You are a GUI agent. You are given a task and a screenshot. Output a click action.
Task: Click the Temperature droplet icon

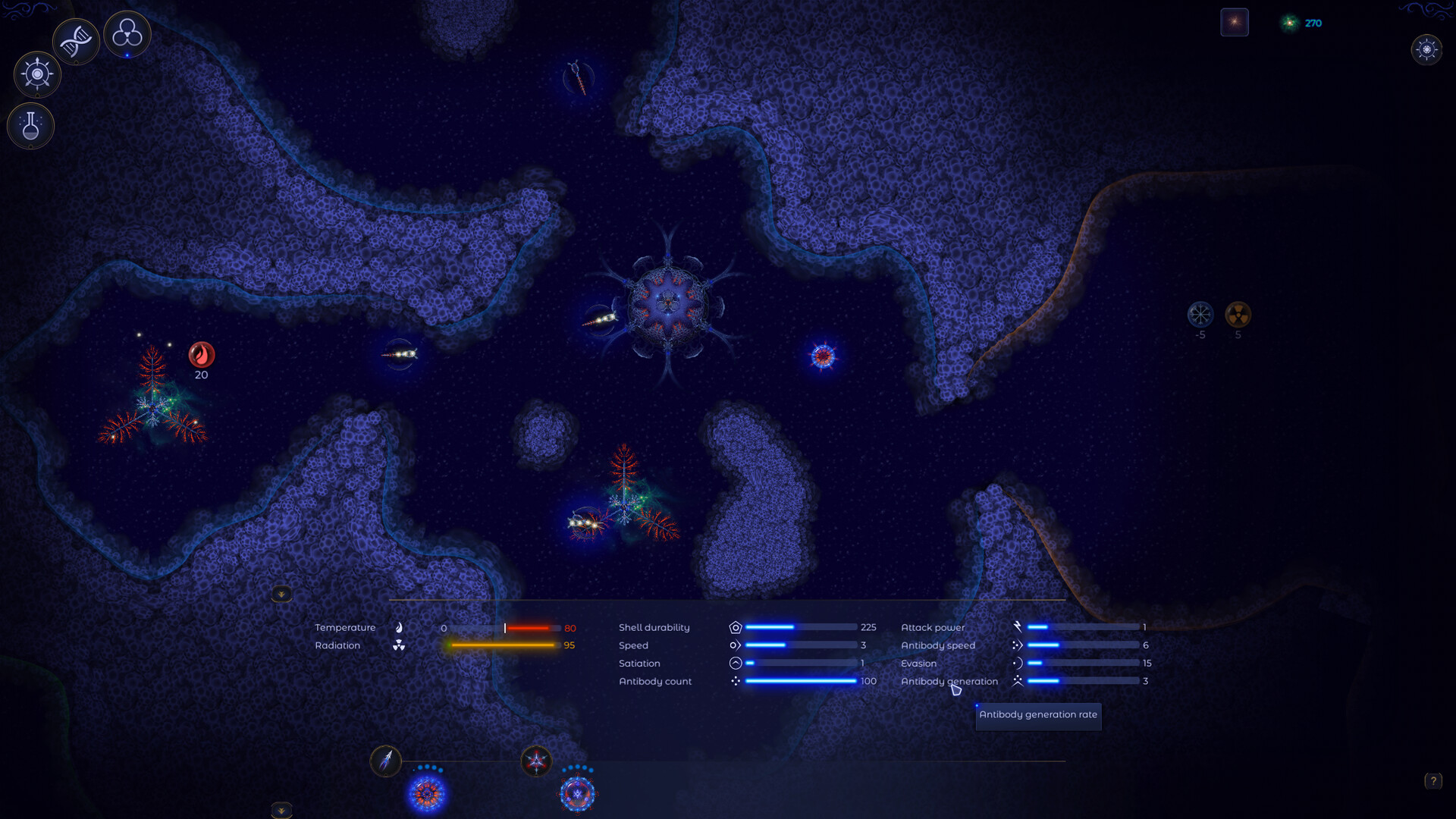click(398, 627)
